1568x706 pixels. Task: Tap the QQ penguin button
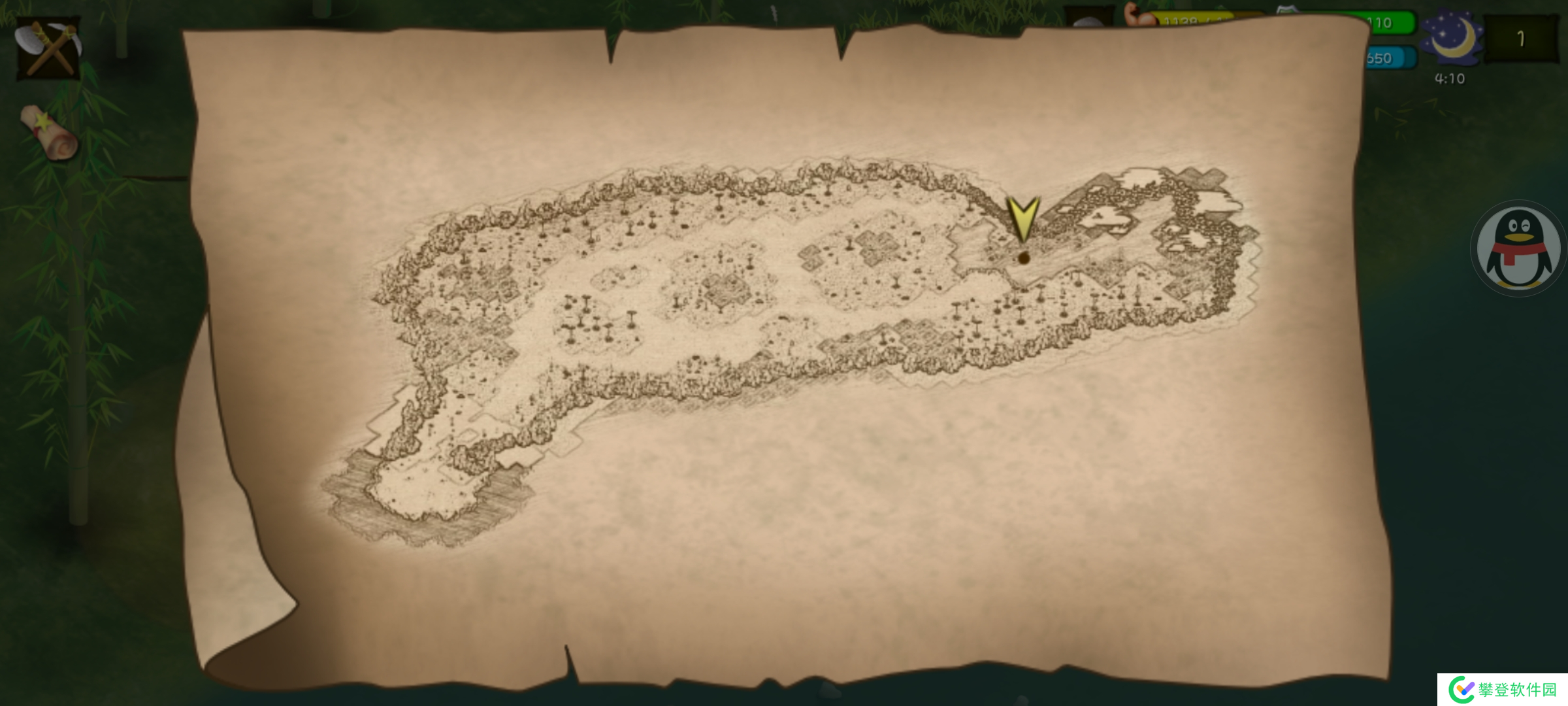coord(1518,248)
